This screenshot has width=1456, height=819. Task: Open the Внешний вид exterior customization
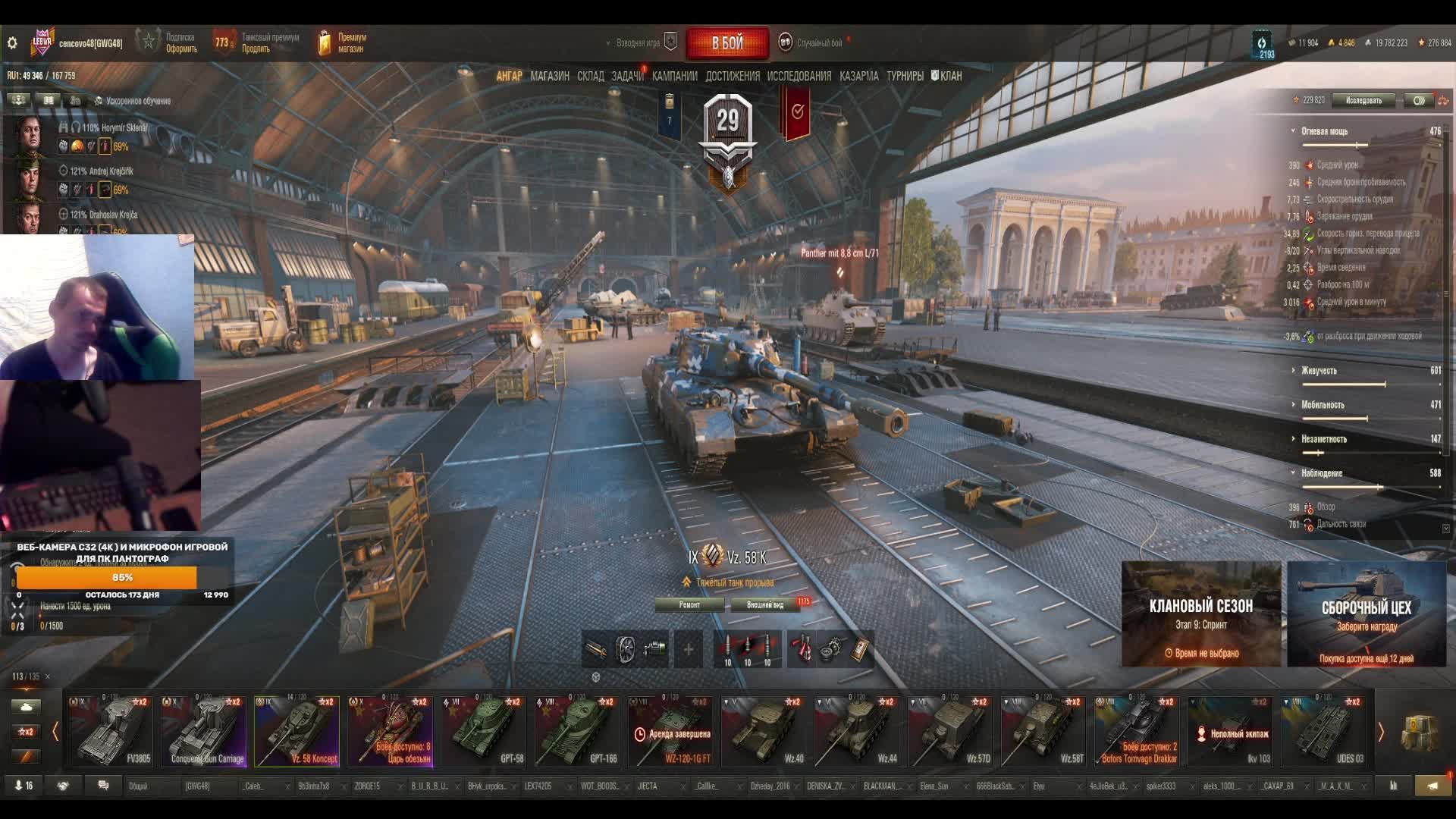pos(765,604)
